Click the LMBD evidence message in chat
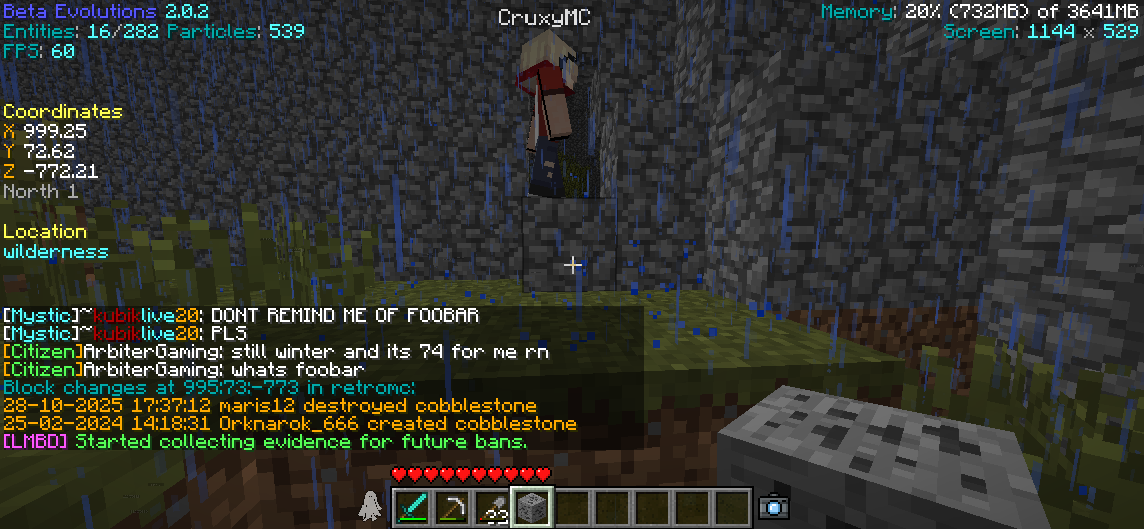 pyautogui.click(x=265, y=442)
